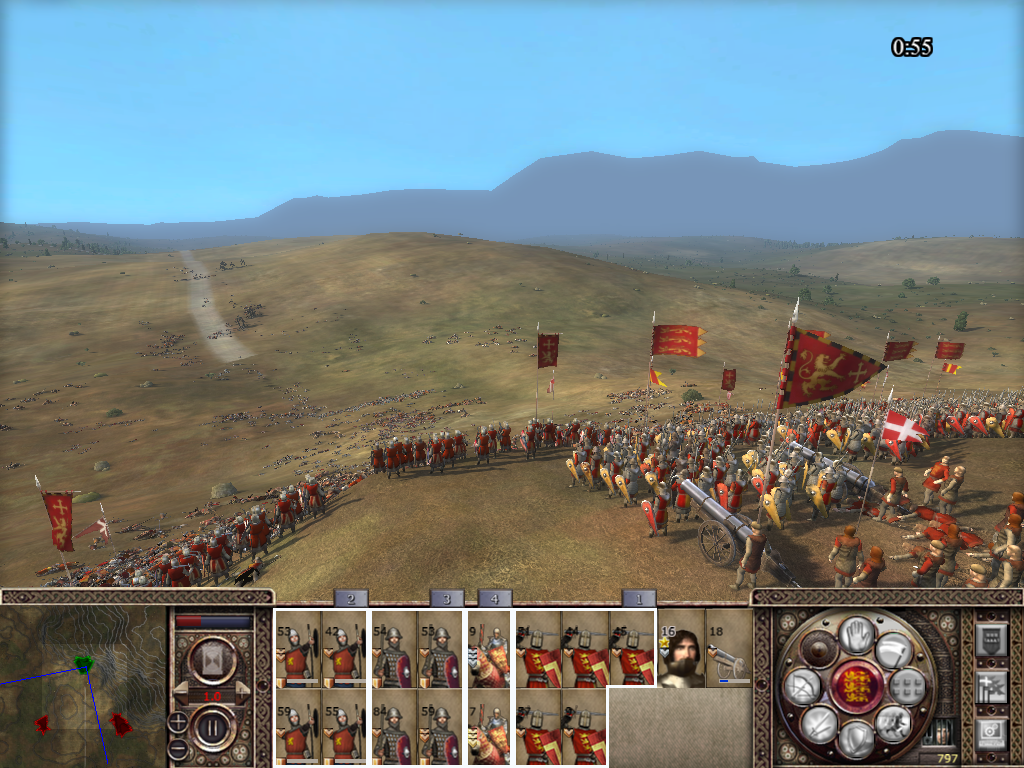Open the unit formations grid button
The height and width of the screenshot is (768, 1024).
tap(908, 687)
